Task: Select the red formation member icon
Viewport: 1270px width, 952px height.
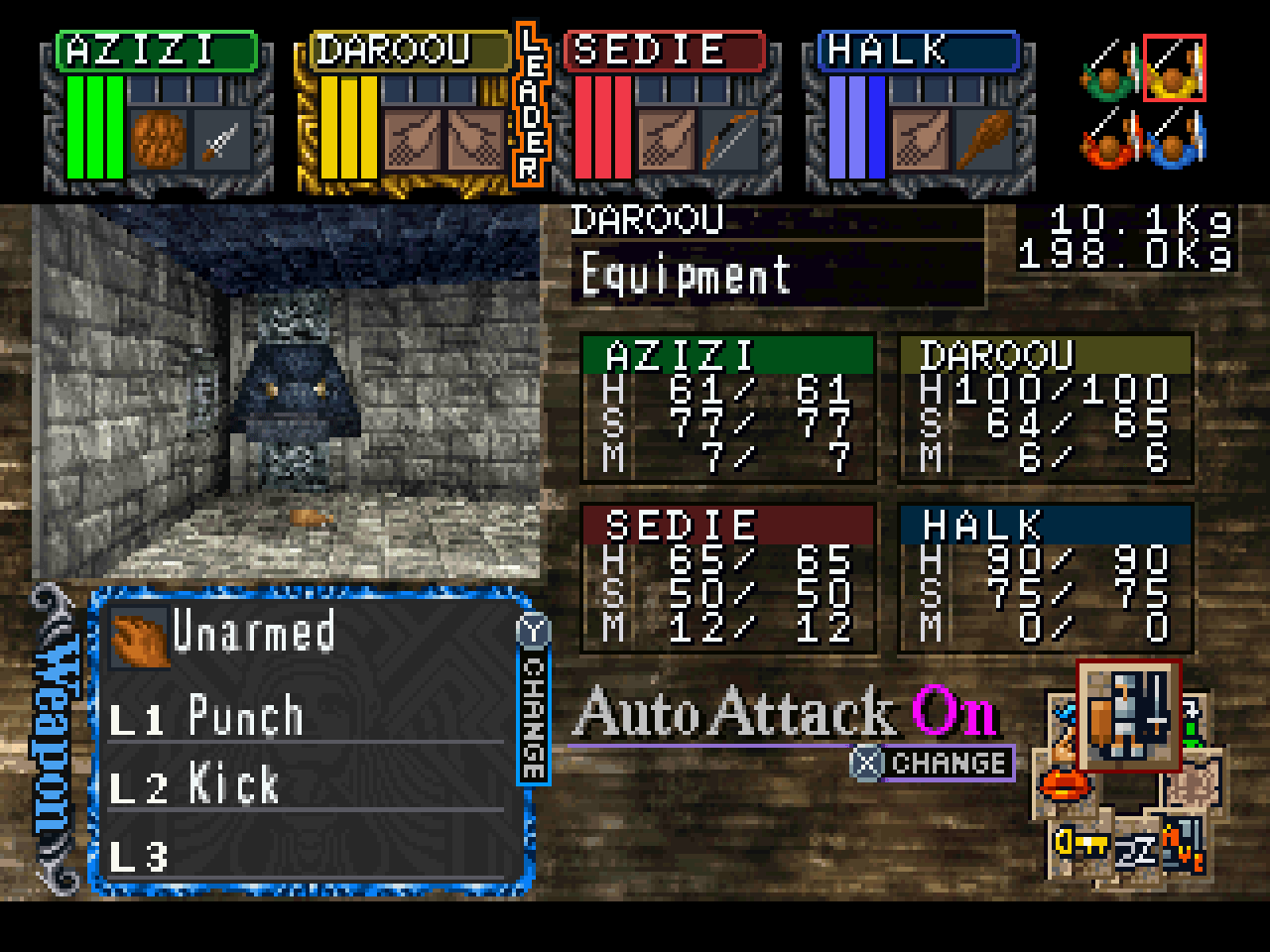Action: [x=1109, y=139]
